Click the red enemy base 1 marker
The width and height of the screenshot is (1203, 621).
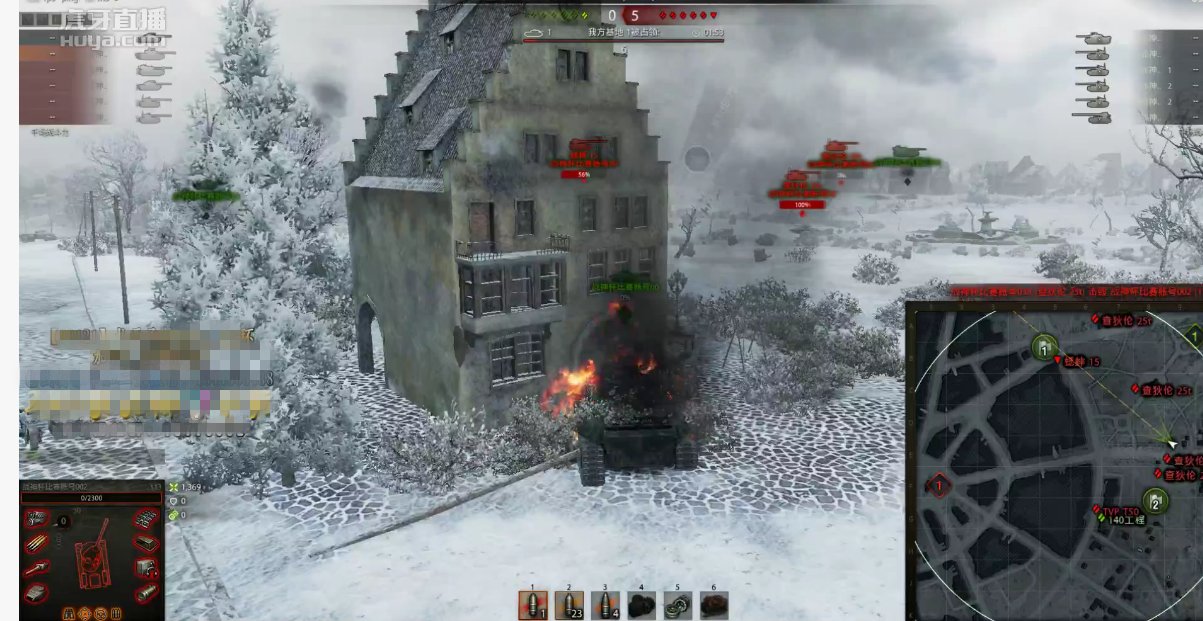tap(938, 487)
